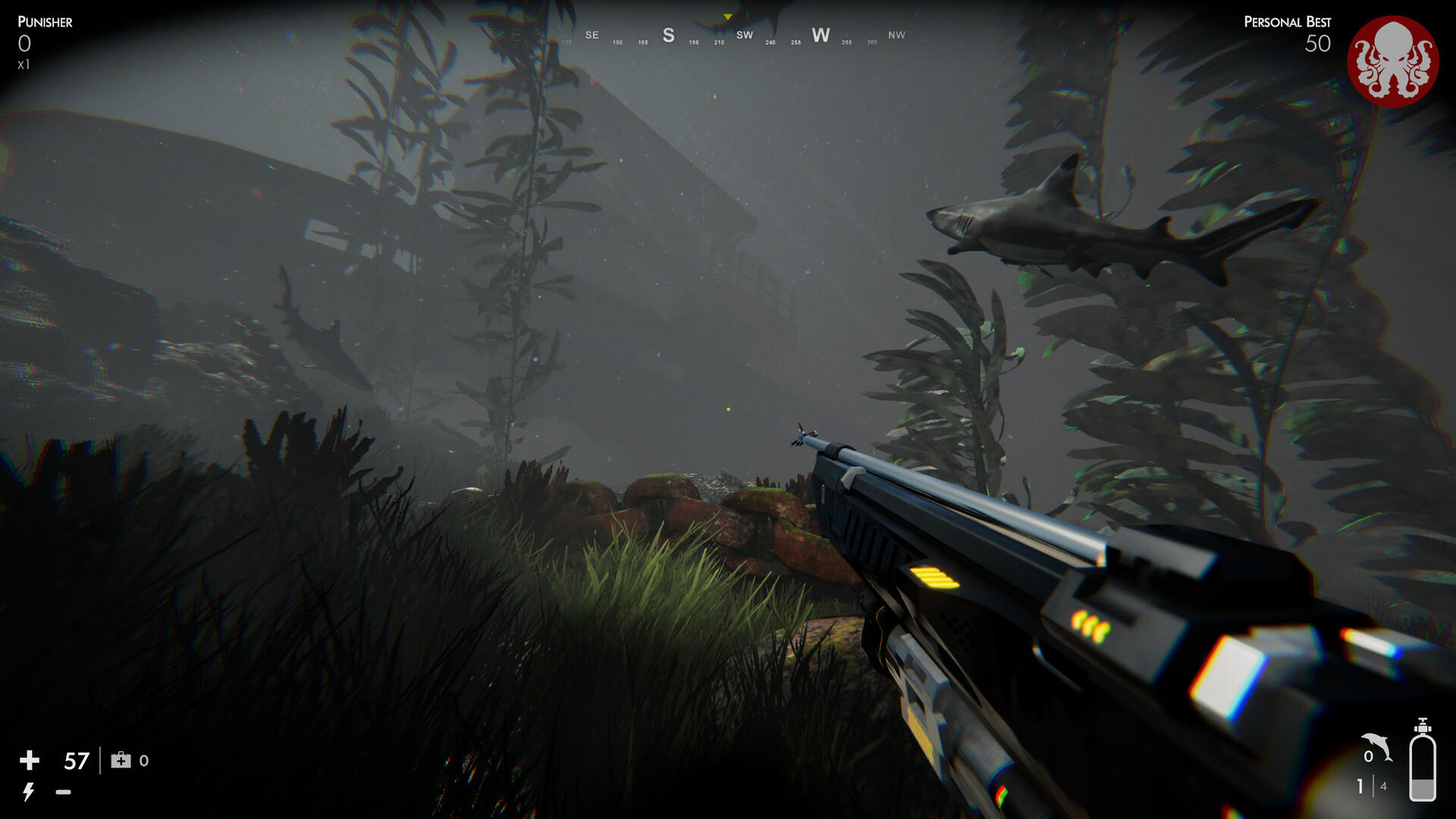Image resolution: width=1456 pixels, height=819 pixels.
Task: Click the medkit count showing 0
Action: click(146, 761)
